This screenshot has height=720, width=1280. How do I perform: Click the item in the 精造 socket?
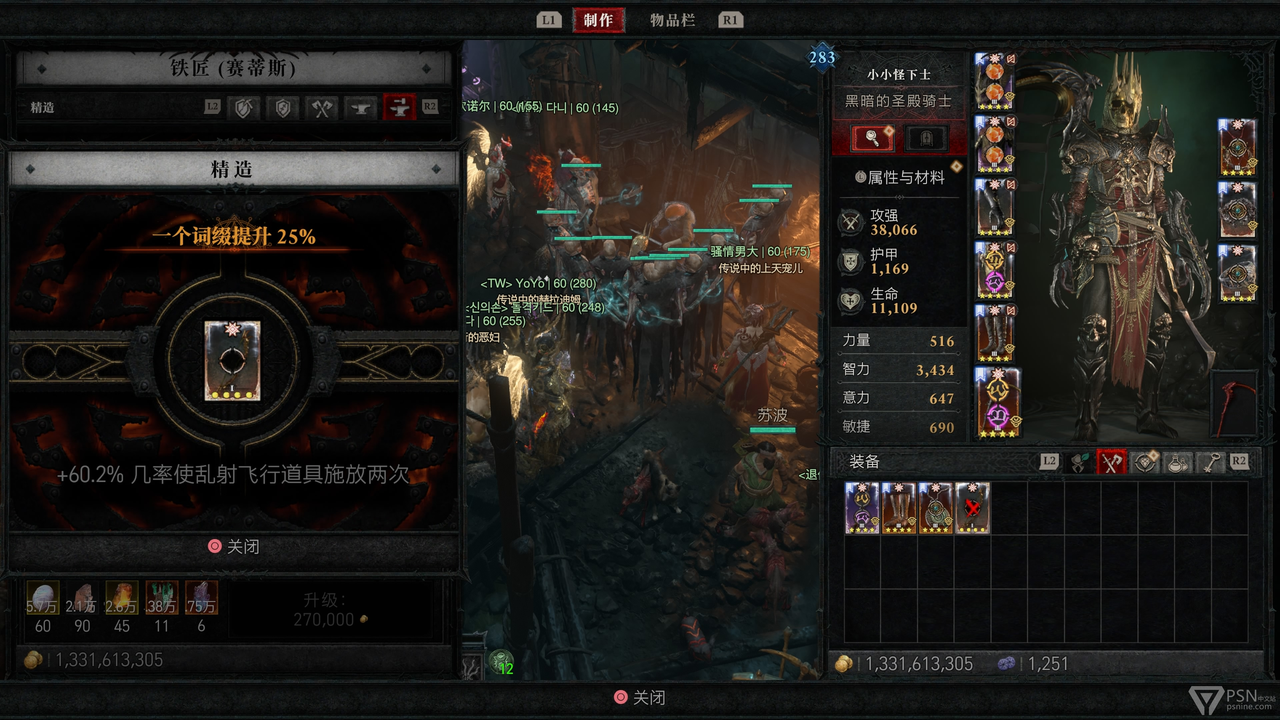point(232,360)
